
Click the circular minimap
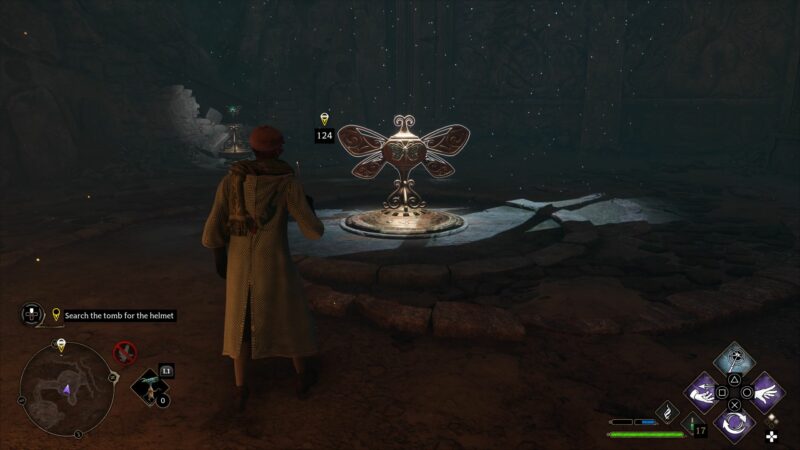point(66,390)
